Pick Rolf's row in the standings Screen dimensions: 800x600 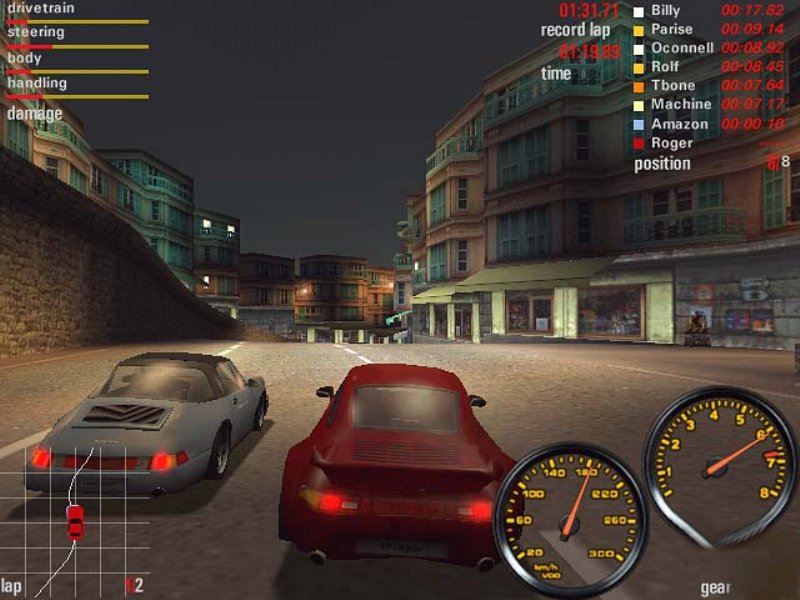[x=665, y=67]
